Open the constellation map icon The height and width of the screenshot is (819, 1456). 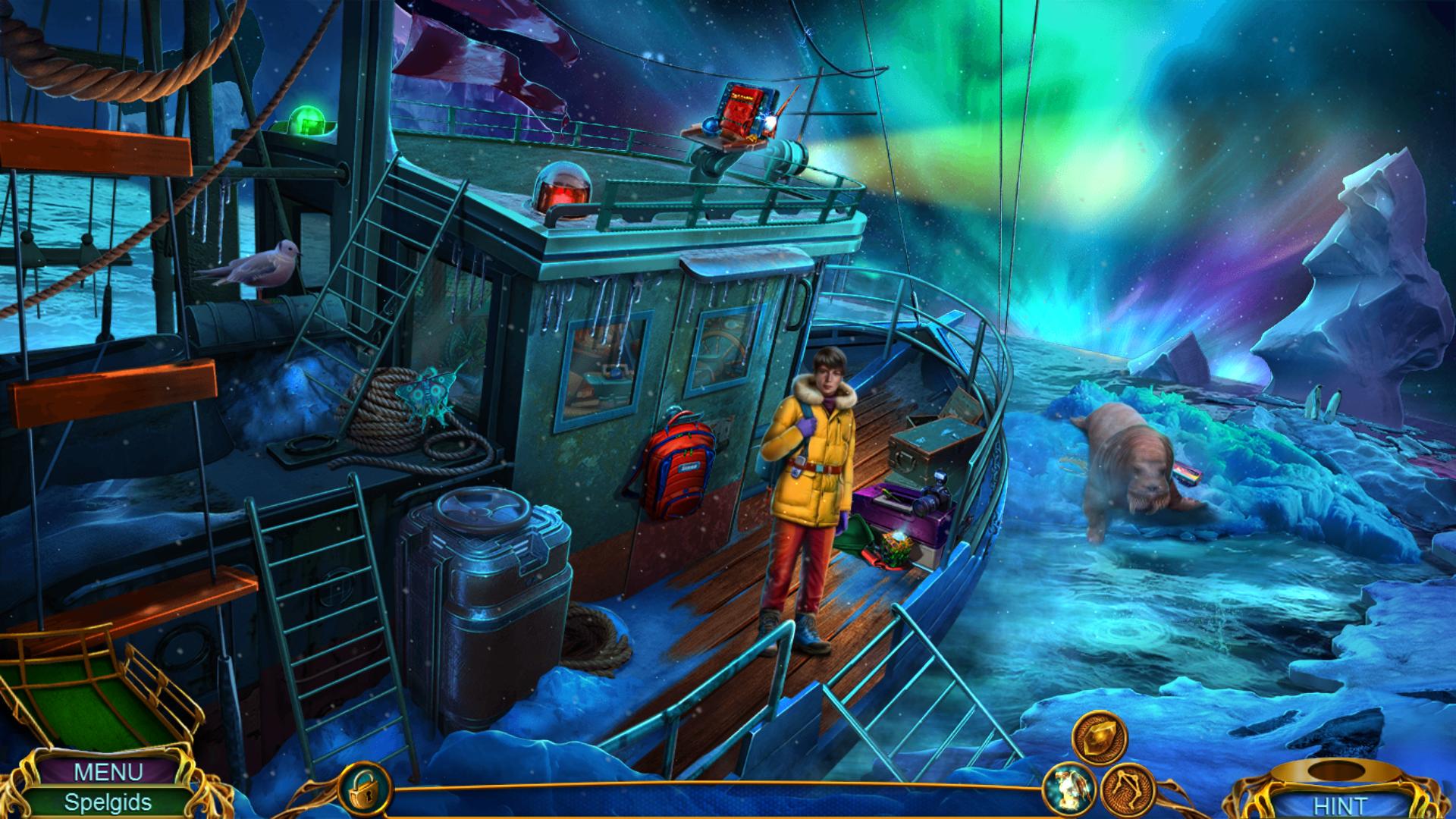click(x=1126, y=789)
